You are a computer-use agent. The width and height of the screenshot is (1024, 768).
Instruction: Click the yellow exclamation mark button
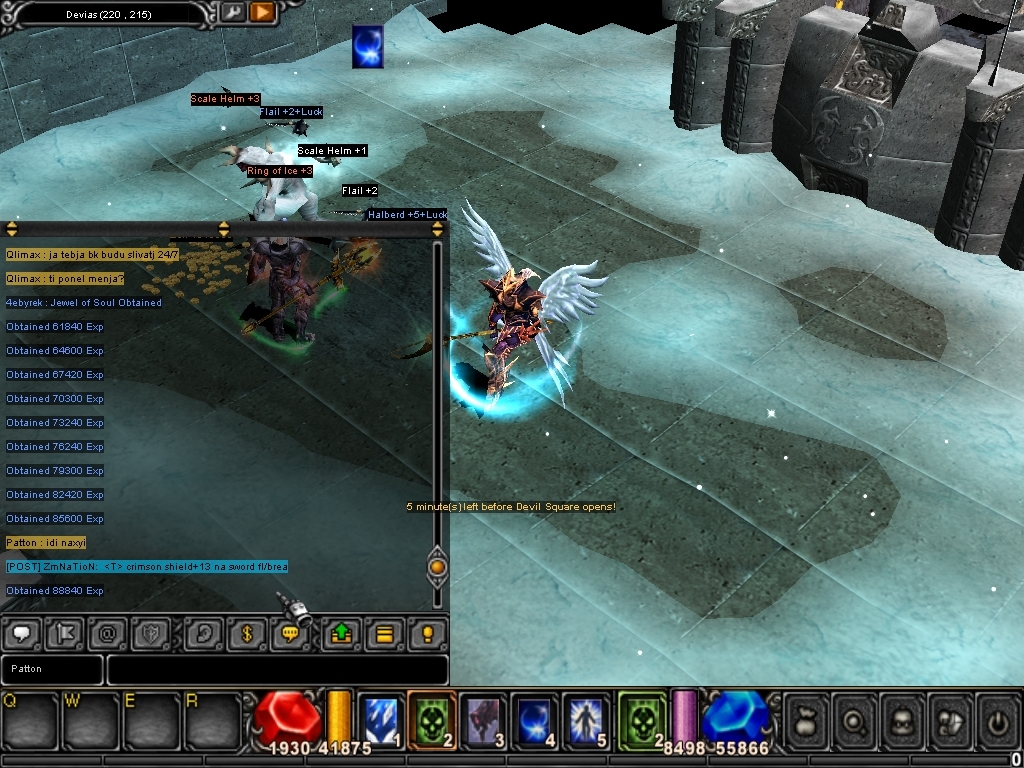[427, 633]
